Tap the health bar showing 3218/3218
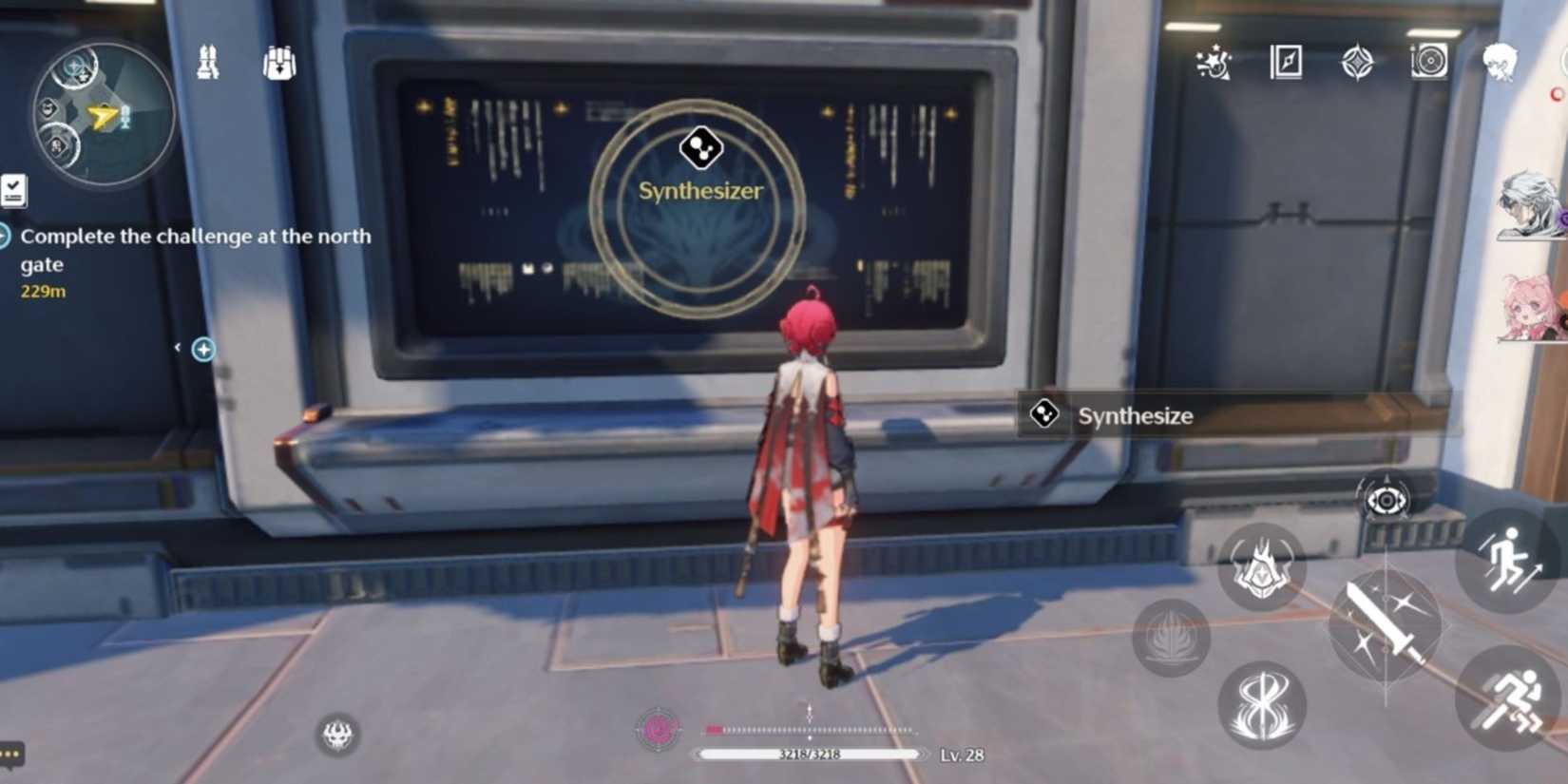 [x=810, y=755]
